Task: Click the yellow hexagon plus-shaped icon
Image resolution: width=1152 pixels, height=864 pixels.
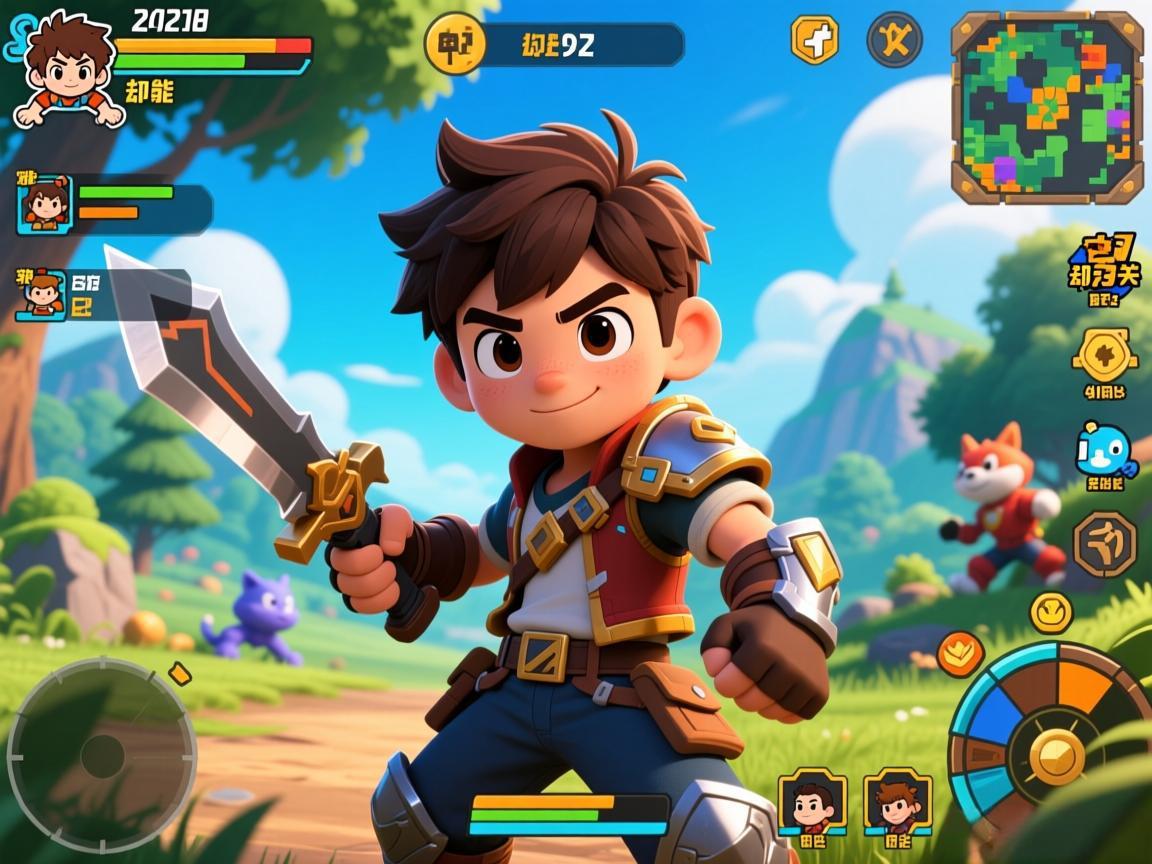Action: point(815,40)
